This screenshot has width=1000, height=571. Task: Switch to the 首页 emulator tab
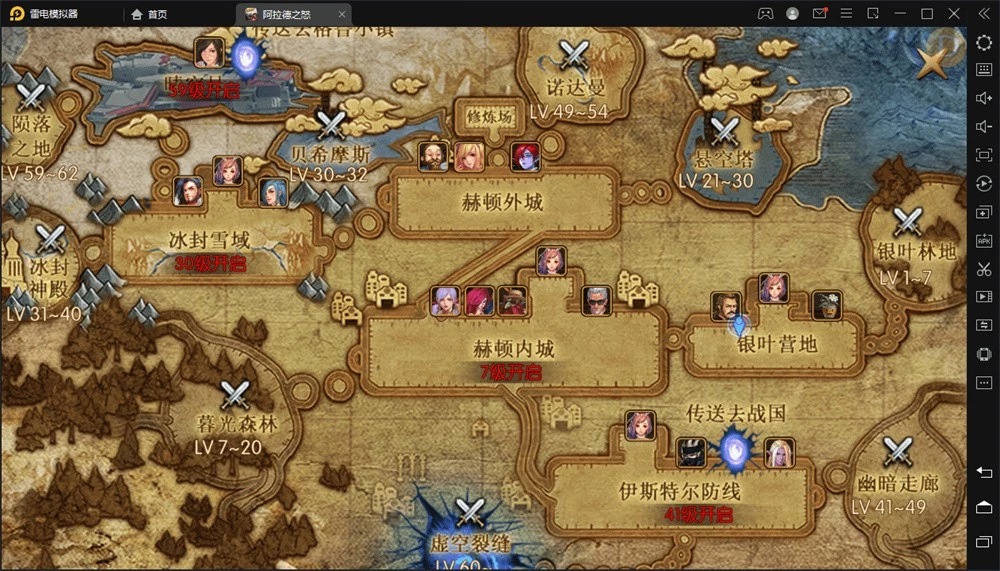tap(150, 14)
